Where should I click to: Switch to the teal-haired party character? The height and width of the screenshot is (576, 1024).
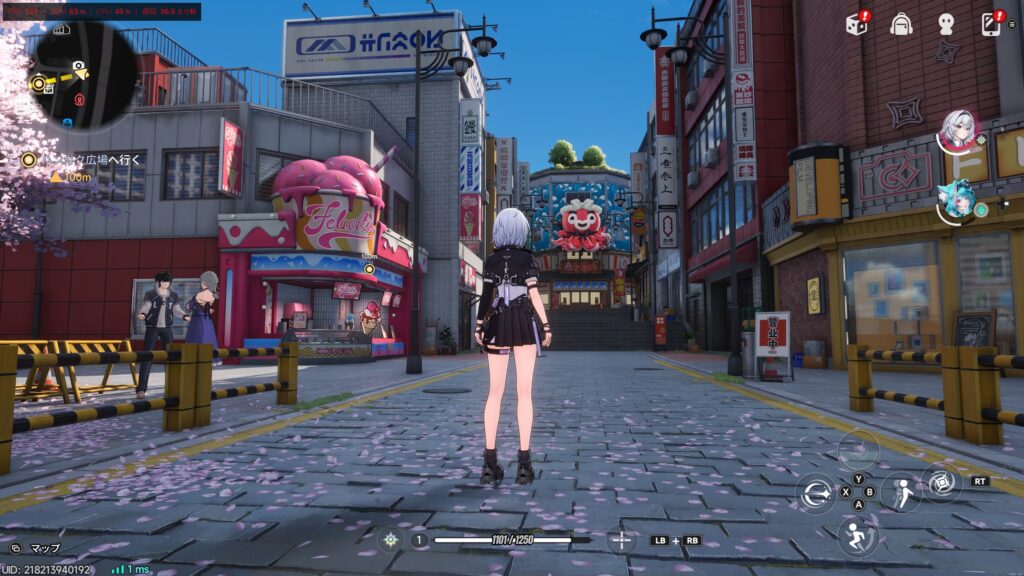pyautogui.click(x=955, y=199)
